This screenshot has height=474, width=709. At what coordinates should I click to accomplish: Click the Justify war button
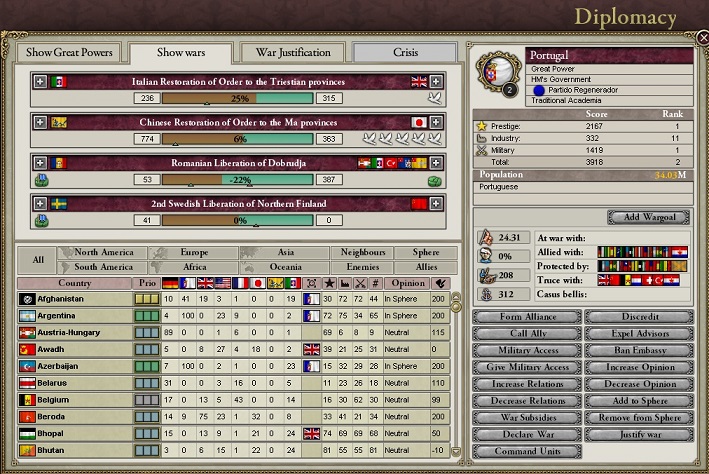pyautogui.click(x=639, y=435)
